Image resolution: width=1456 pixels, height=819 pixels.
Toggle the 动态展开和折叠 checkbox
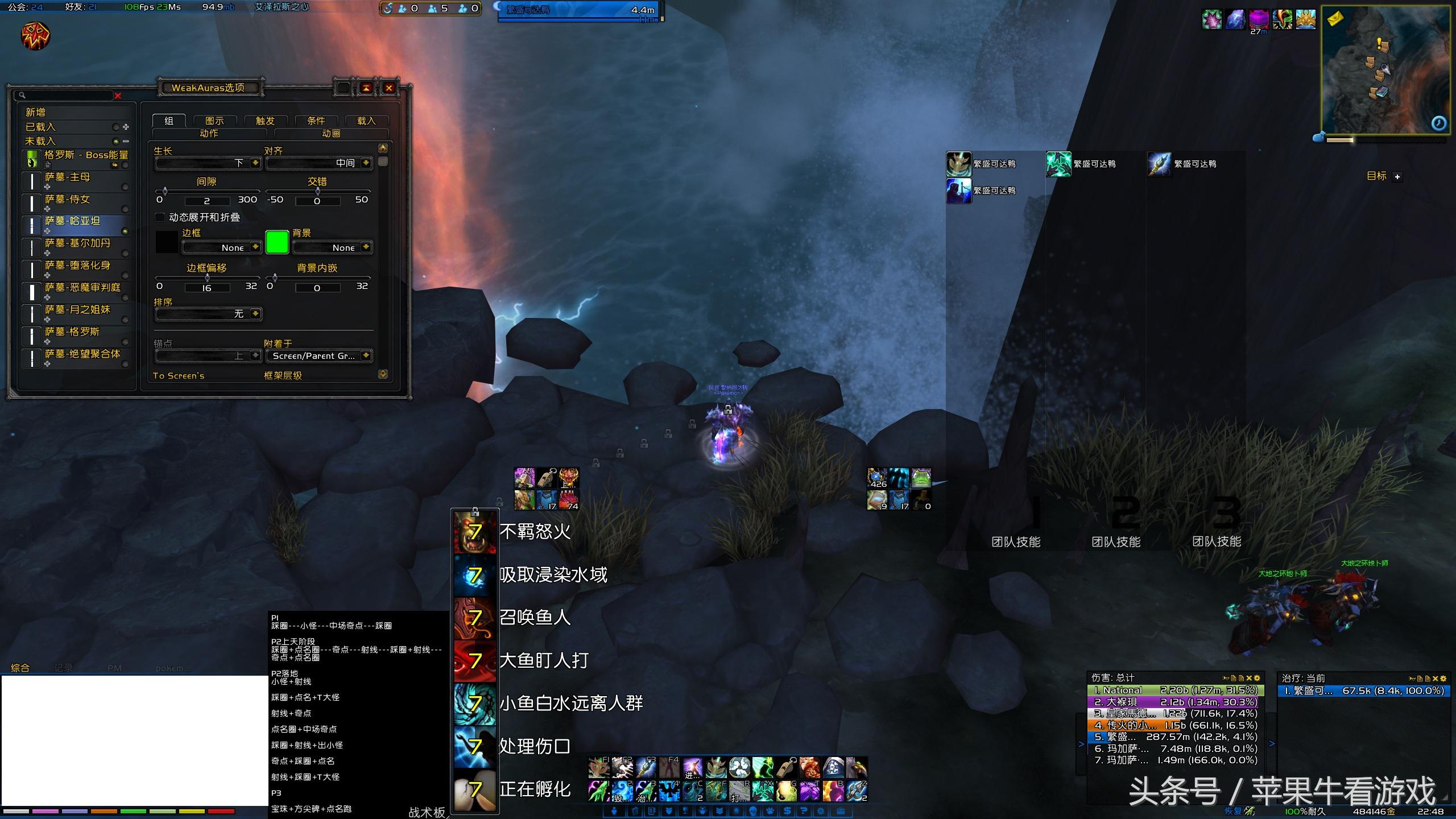pos(160,217)
